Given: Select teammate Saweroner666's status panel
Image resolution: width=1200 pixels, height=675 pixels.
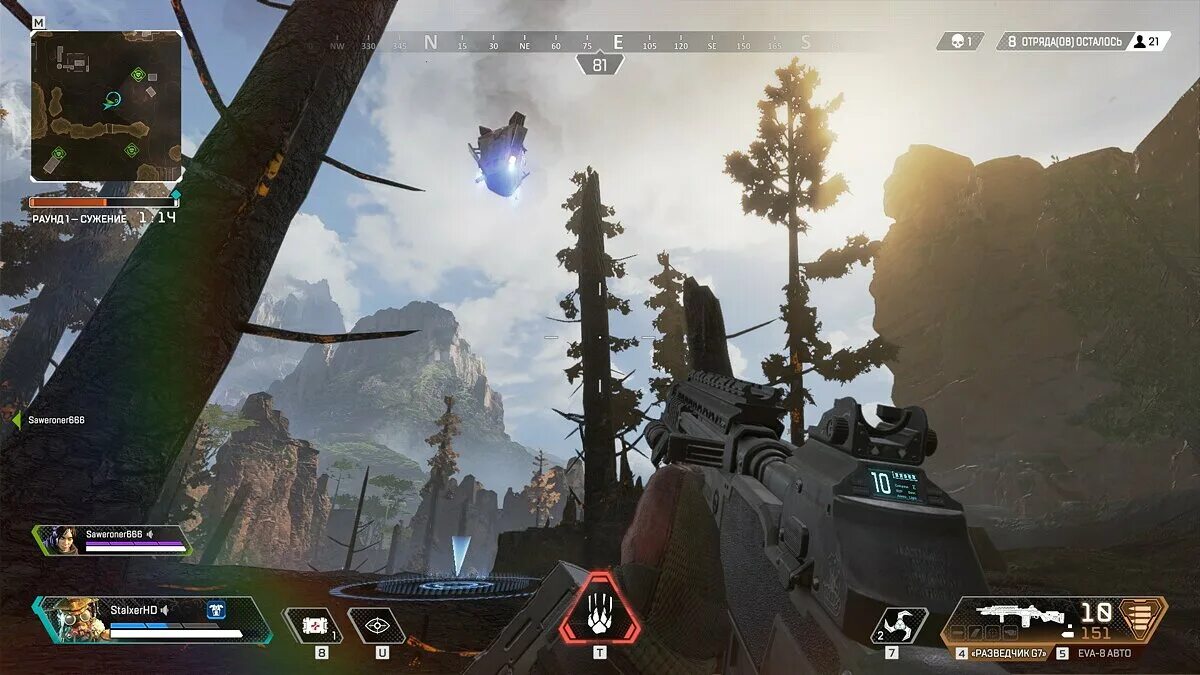Looking at the screenshot, I should coord(112,539).
